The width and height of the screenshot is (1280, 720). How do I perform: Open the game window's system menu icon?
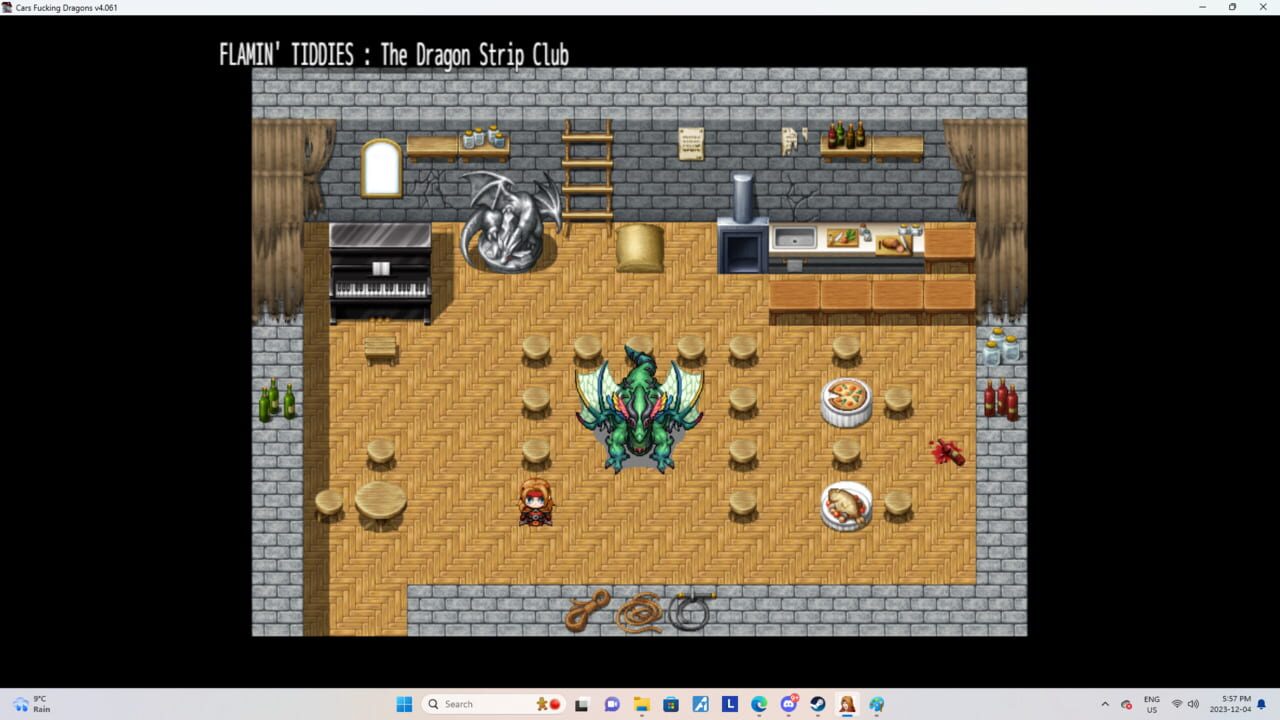click(8, 7)
